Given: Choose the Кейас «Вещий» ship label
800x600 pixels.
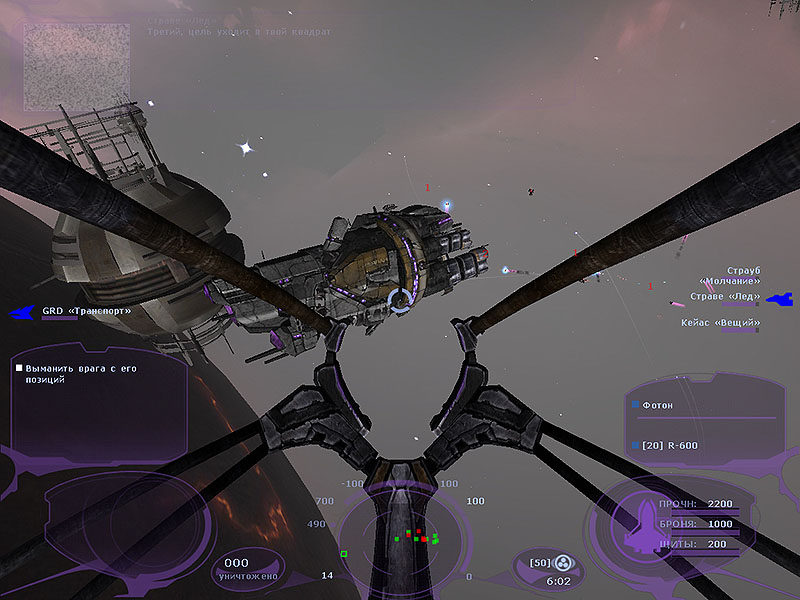Looking at the screenshot, I should [x=719, y=323].
